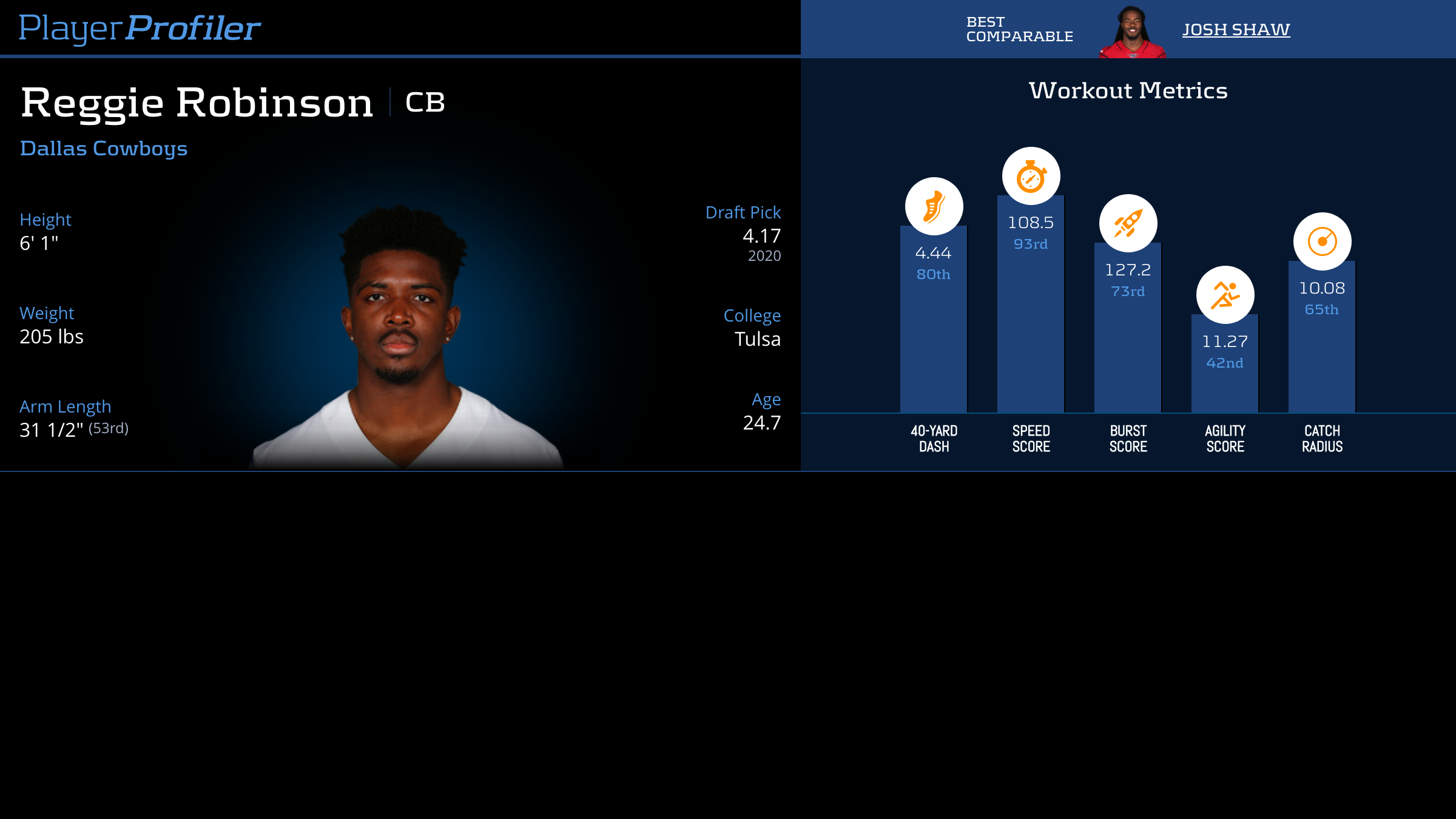Click Josh Shaw's player photo thumbnail
The width and height of the screenshot is (1456, 819).
pyautogui.click(x=1132, y=33)
